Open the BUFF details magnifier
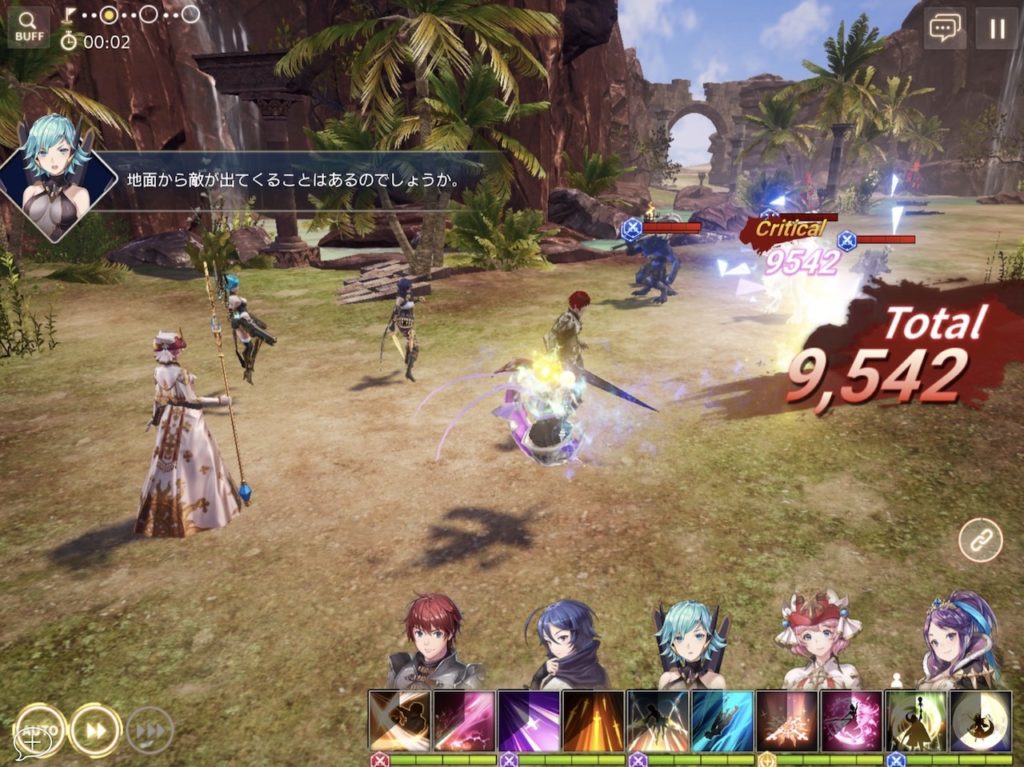This screenshot has width=1024, height=767. (x=28, y=27)
